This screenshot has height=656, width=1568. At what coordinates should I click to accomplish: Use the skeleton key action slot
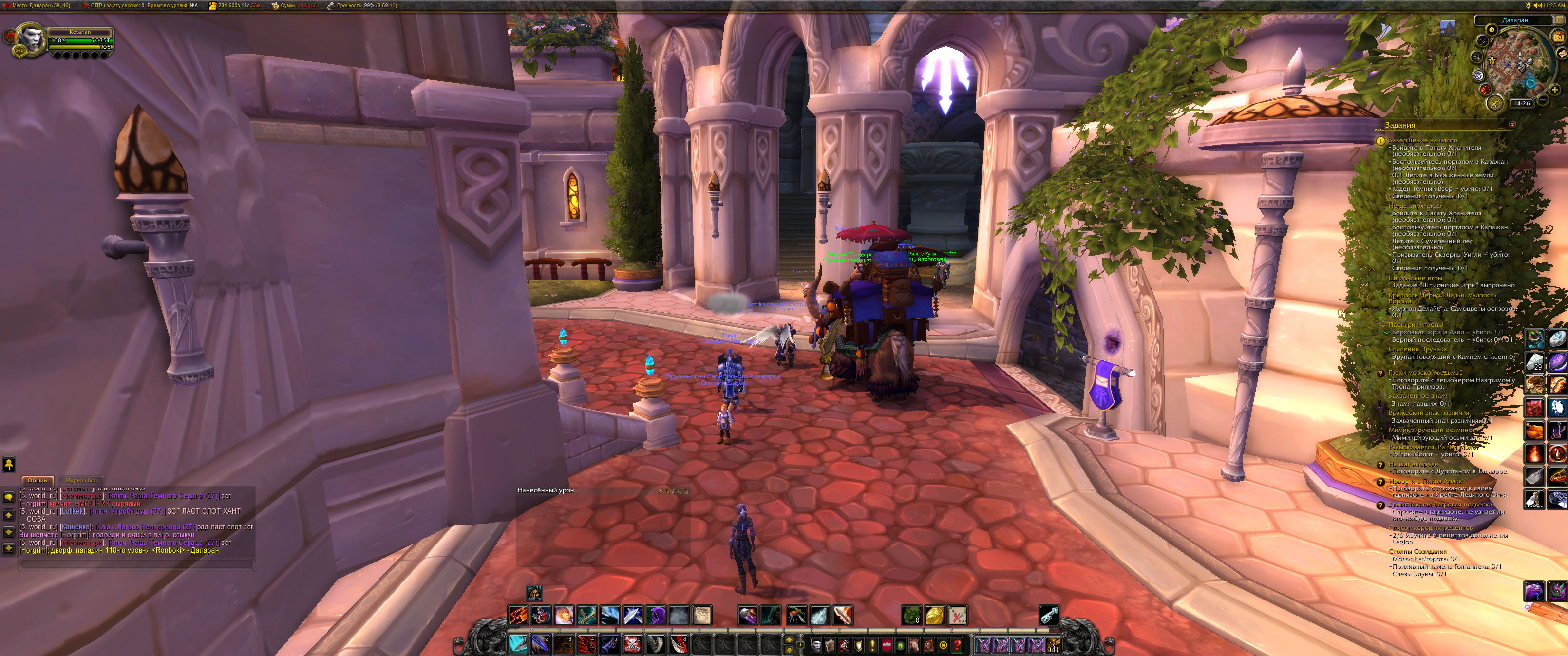pos(1049,615)
